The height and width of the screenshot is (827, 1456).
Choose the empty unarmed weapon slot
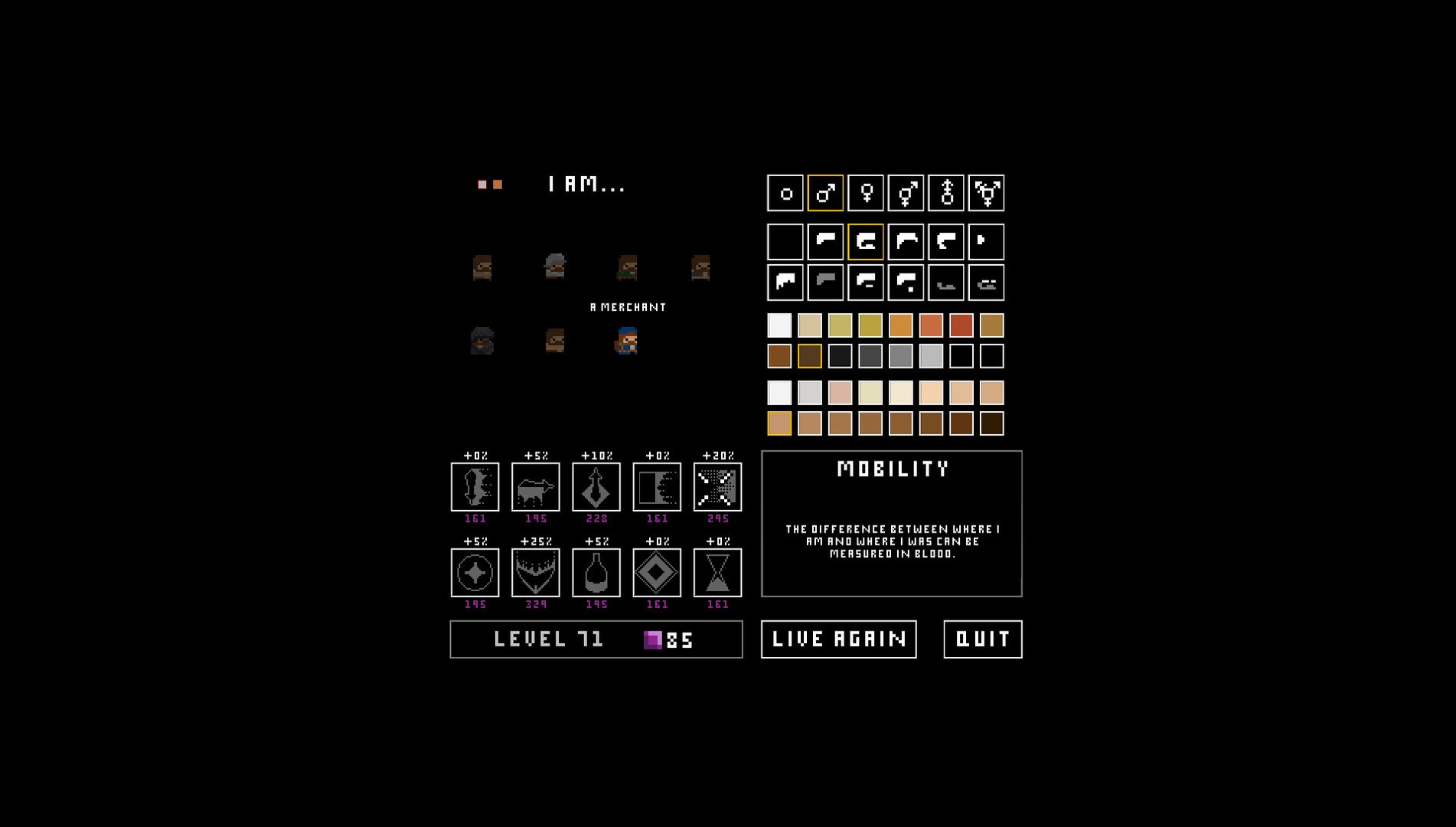[x=784, y=241]
